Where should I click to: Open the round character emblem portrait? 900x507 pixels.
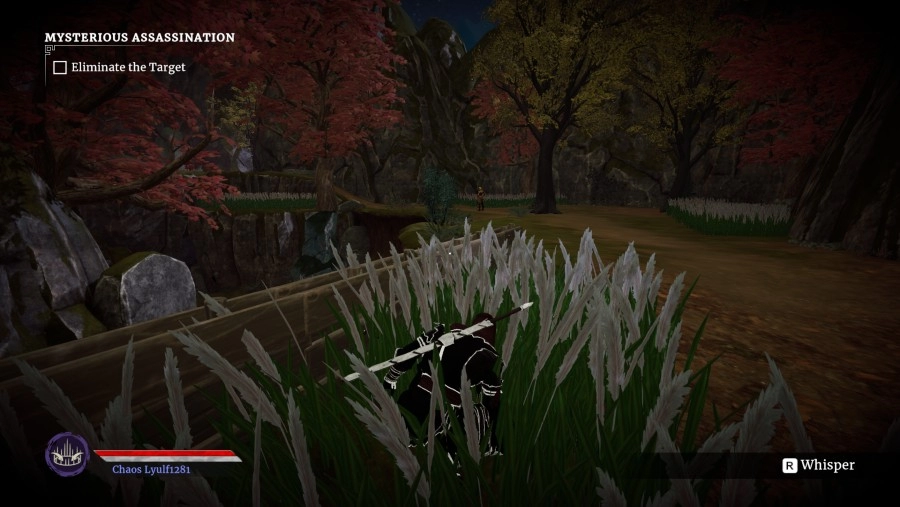(x=67, y=454)
